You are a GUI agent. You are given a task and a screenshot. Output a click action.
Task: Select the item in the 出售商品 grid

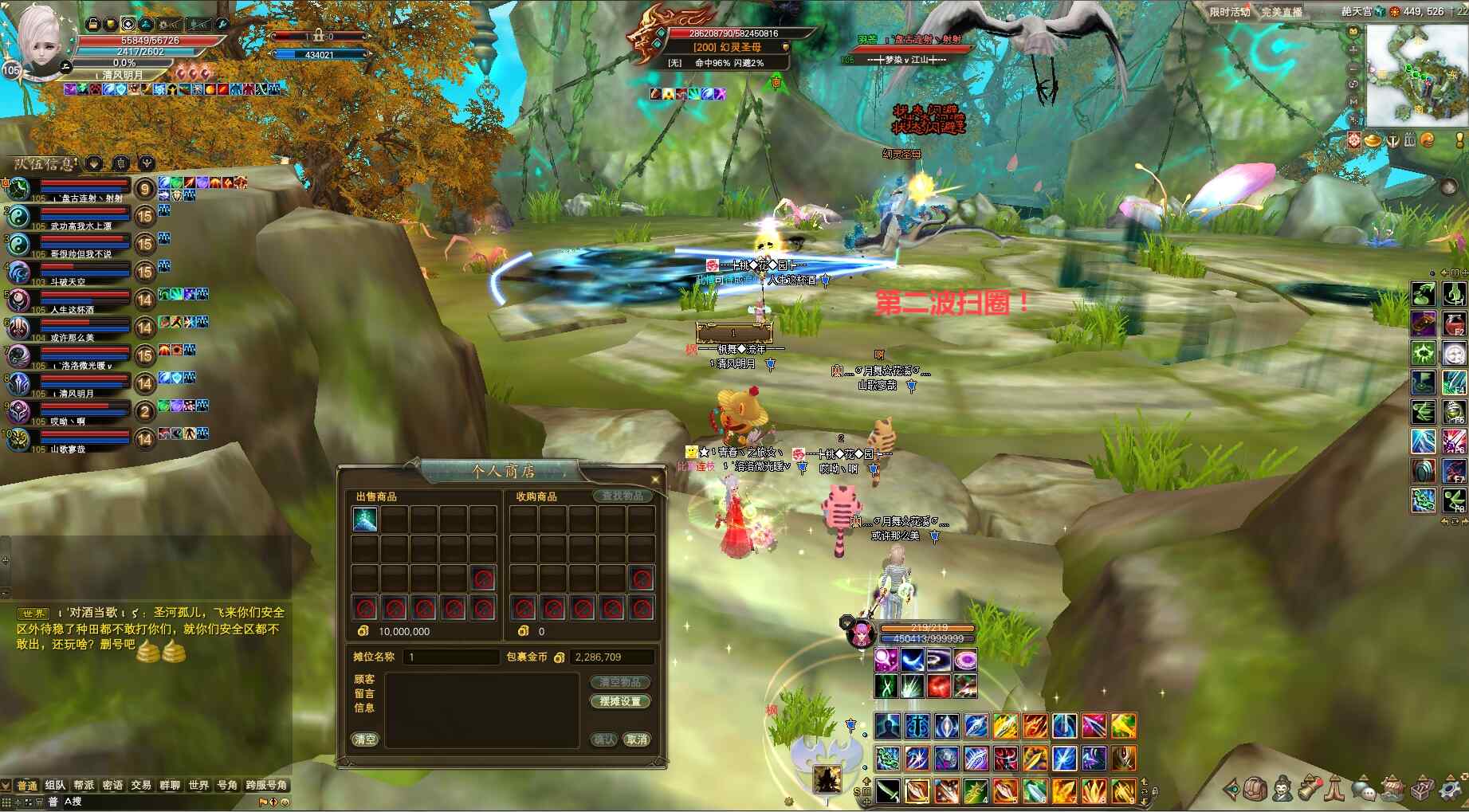[365, 520]
